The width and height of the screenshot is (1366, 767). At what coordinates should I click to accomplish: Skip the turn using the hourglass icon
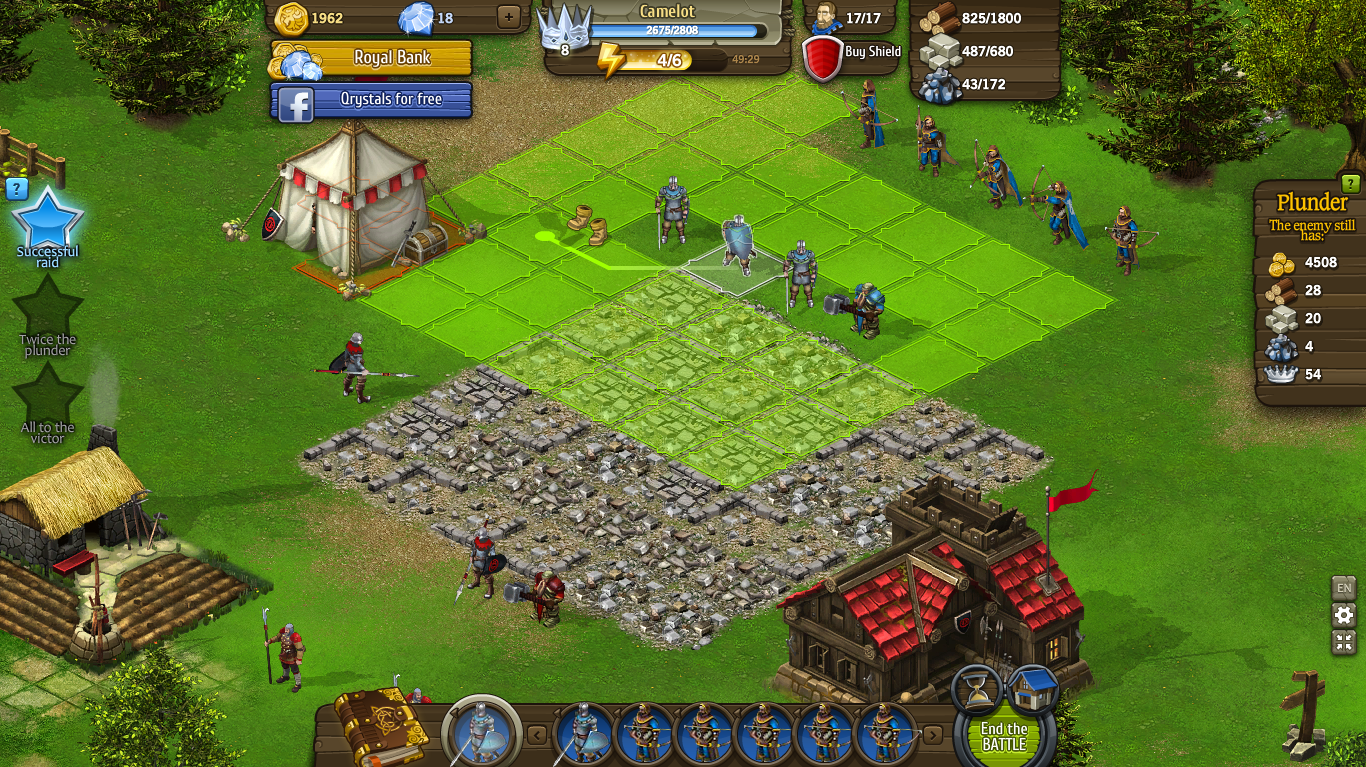coord(978,689)
